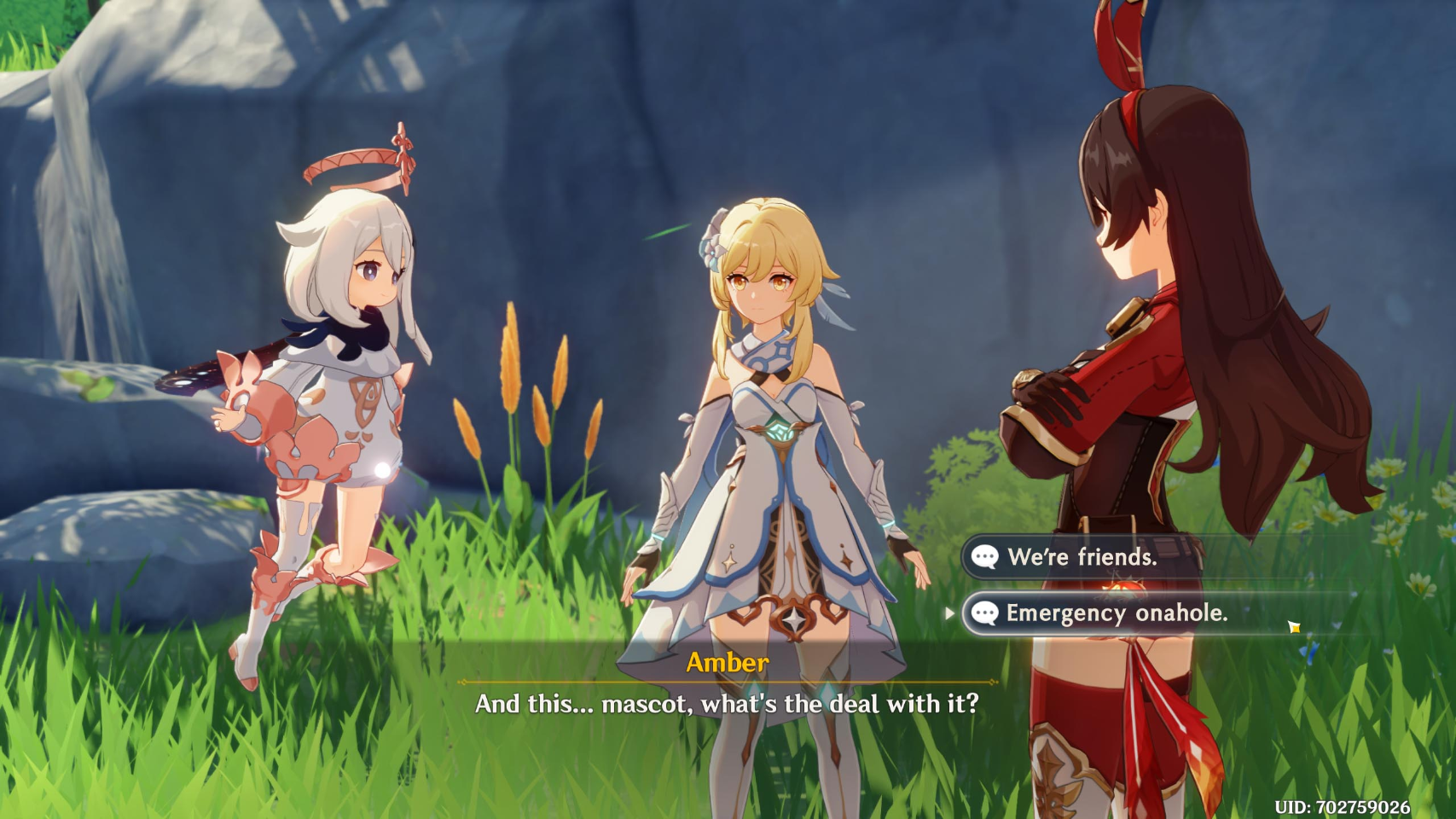Select the "Emergency onahole." dialogue option

(x=1116, y=613)
